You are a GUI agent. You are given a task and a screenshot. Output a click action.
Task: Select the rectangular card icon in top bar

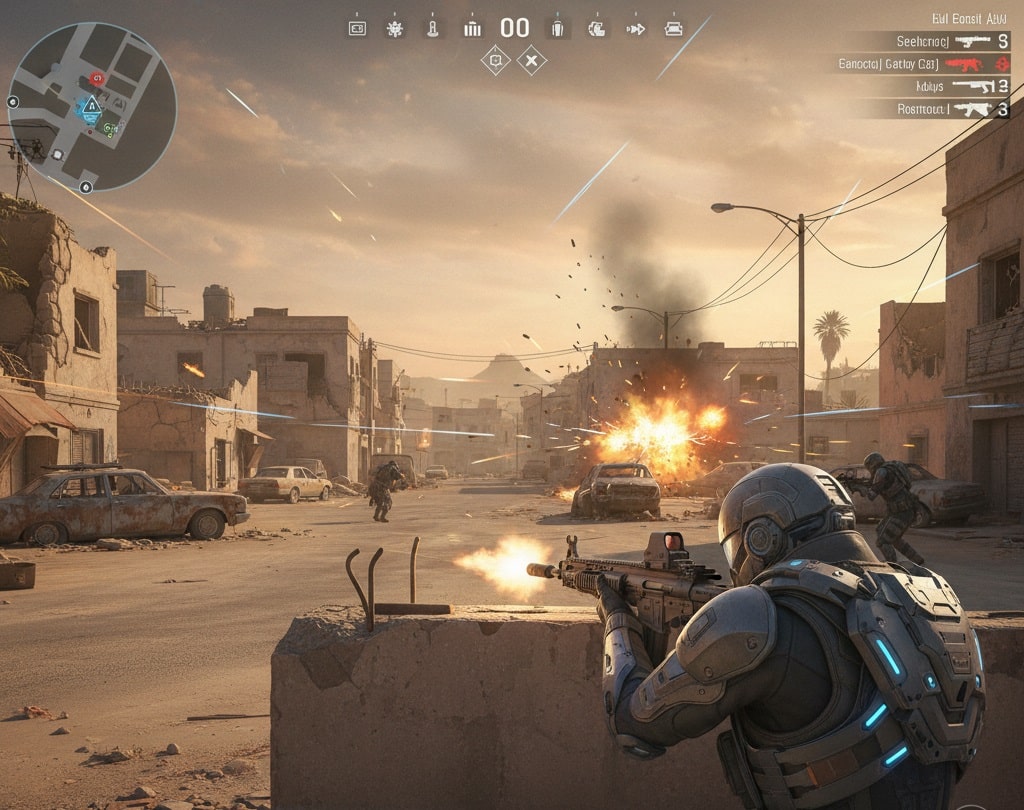(x=357, y=28)
